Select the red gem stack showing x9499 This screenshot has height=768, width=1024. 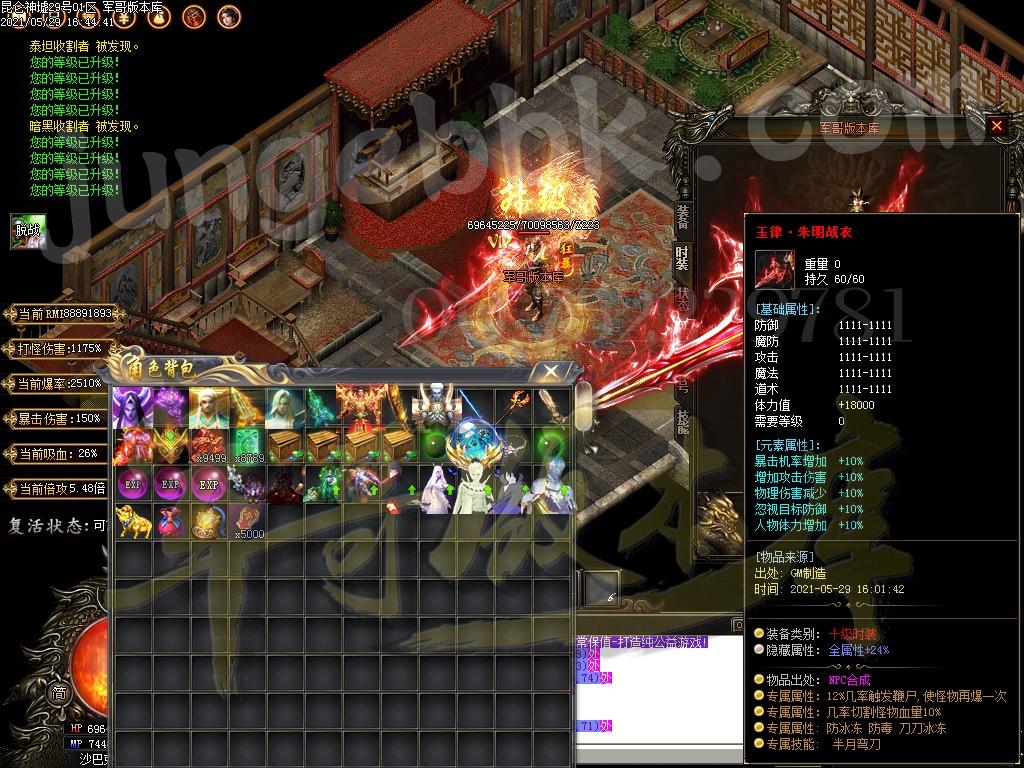[x=207, y=446]
